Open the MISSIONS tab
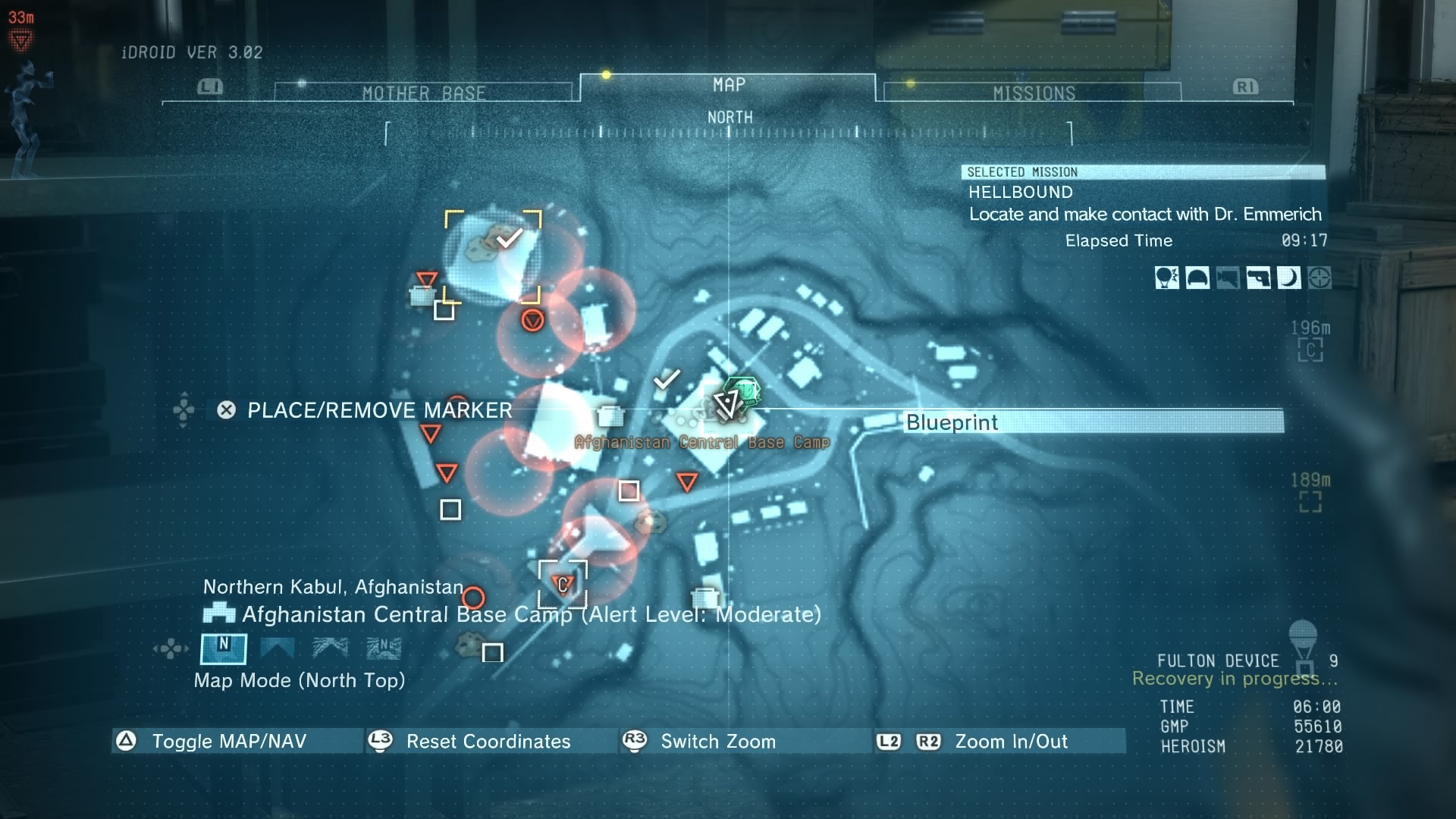 pyautogui.click(x=1036, y=92)
